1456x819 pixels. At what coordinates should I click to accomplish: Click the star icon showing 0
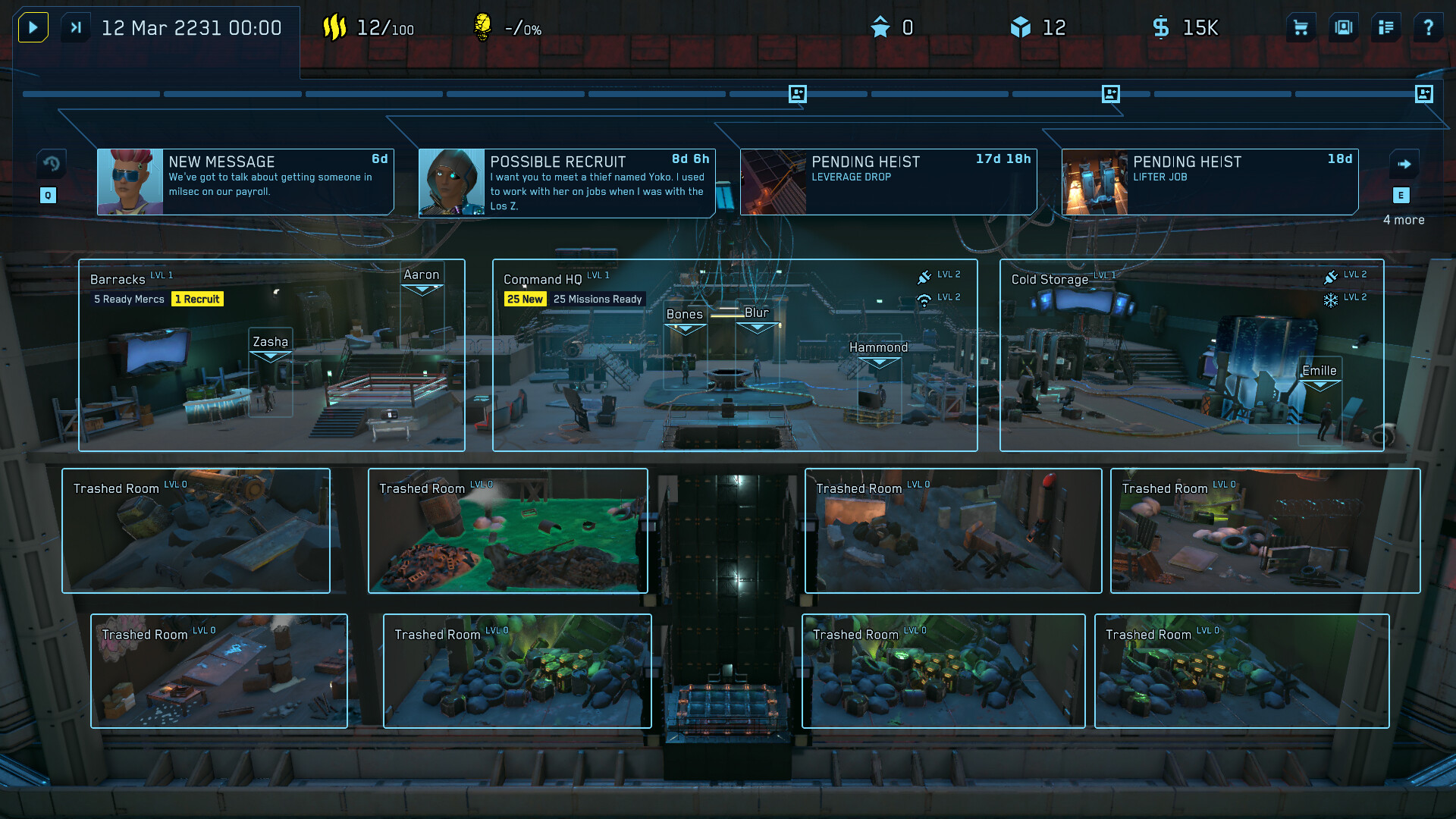(880, 27)
